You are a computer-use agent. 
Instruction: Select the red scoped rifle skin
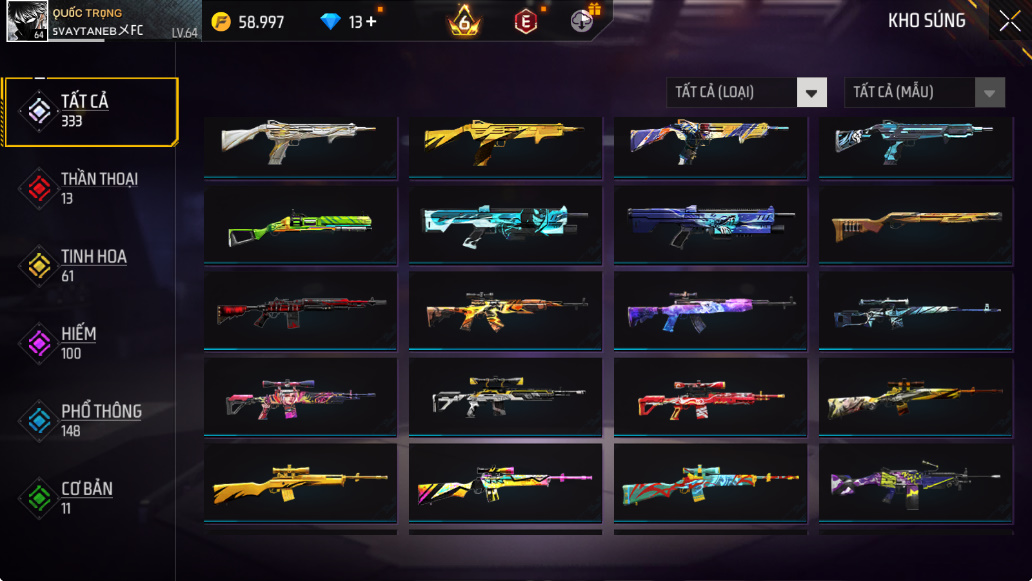710,398
